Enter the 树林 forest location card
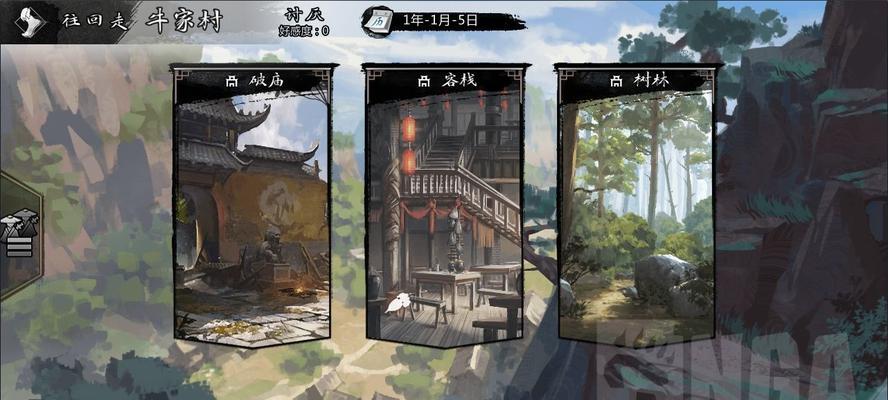 click(636, 205)
